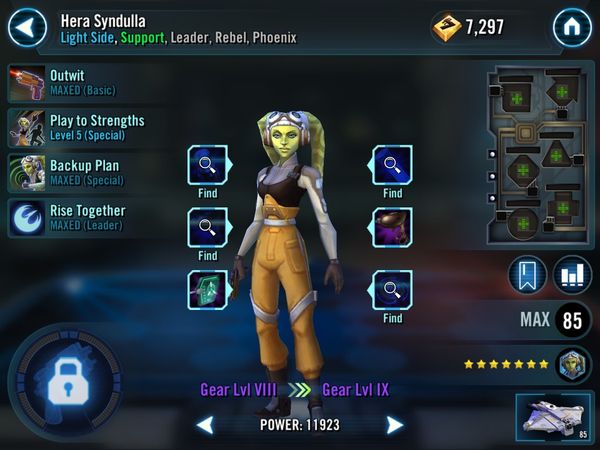
Task: Show next character with right arrow
Action: click(x=395, y=425)
